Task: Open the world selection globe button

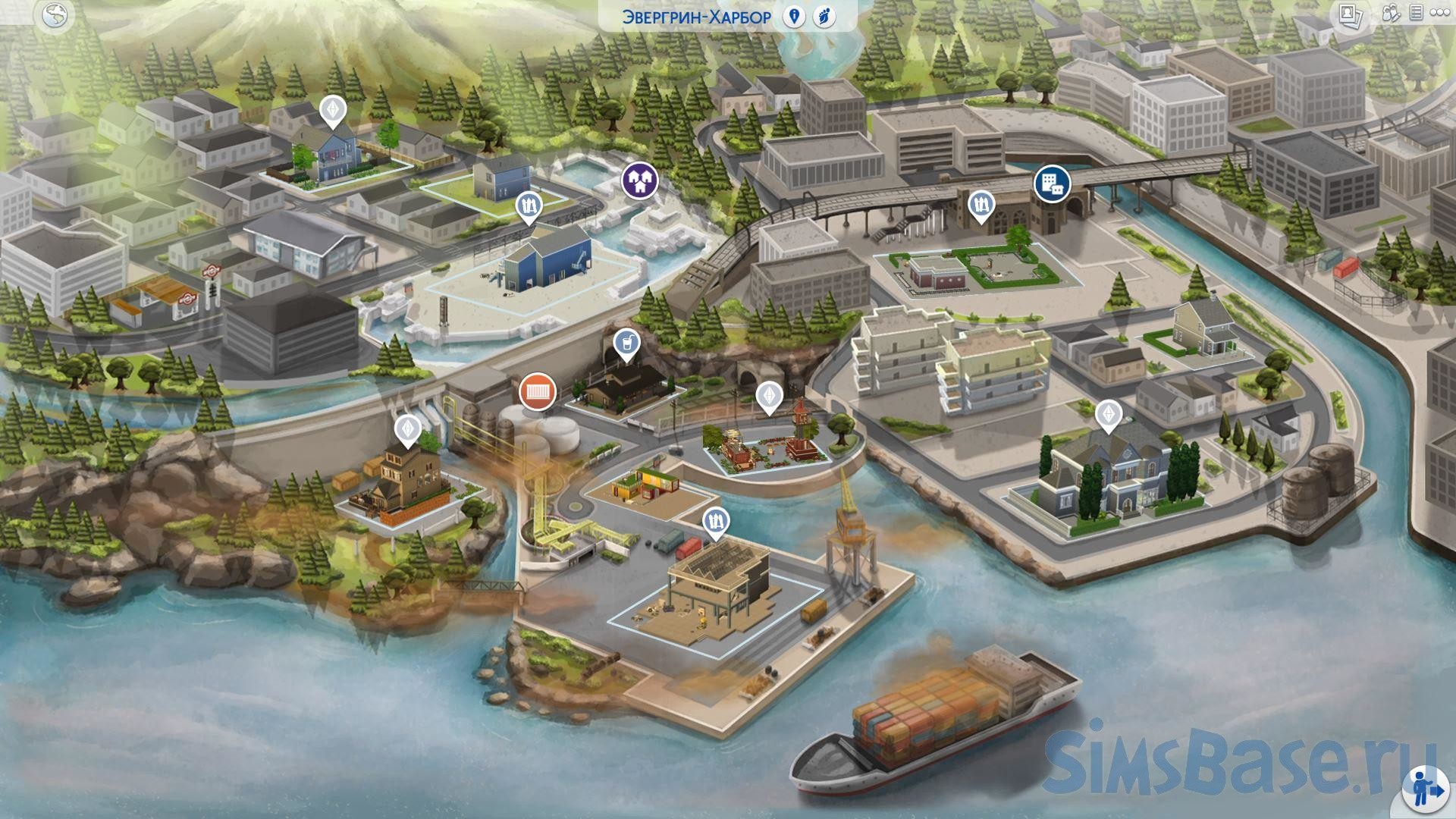Action: point(55,15)
